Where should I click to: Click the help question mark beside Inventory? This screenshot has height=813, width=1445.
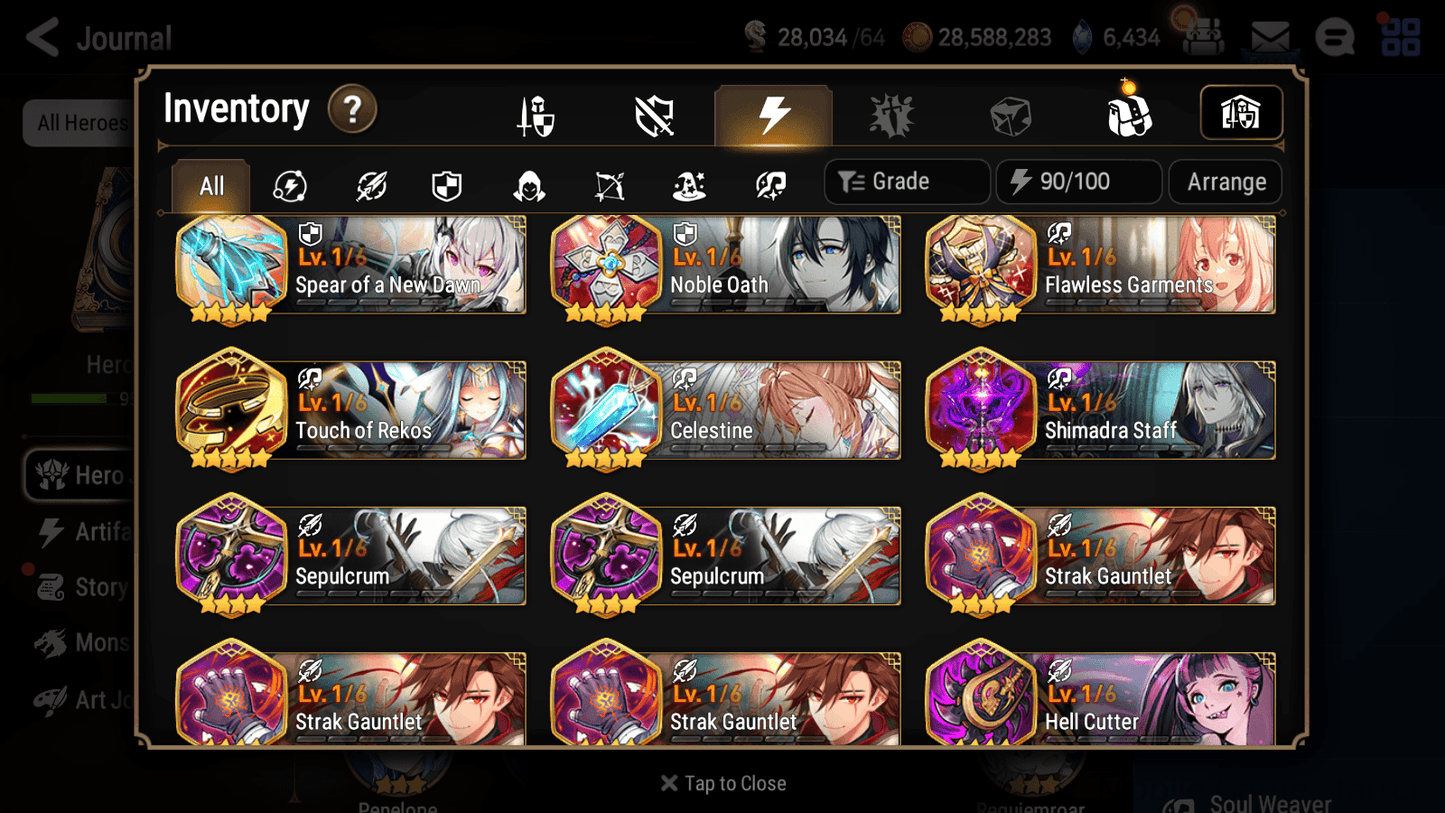coord(352,110)
